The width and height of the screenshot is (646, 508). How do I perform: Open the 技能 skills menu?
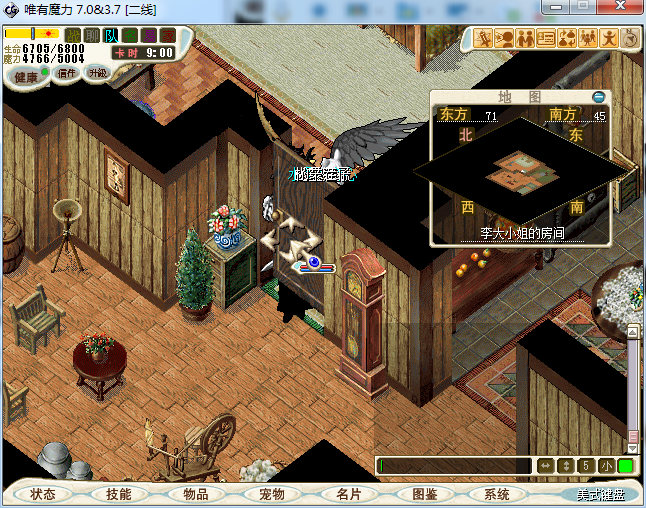118,494
